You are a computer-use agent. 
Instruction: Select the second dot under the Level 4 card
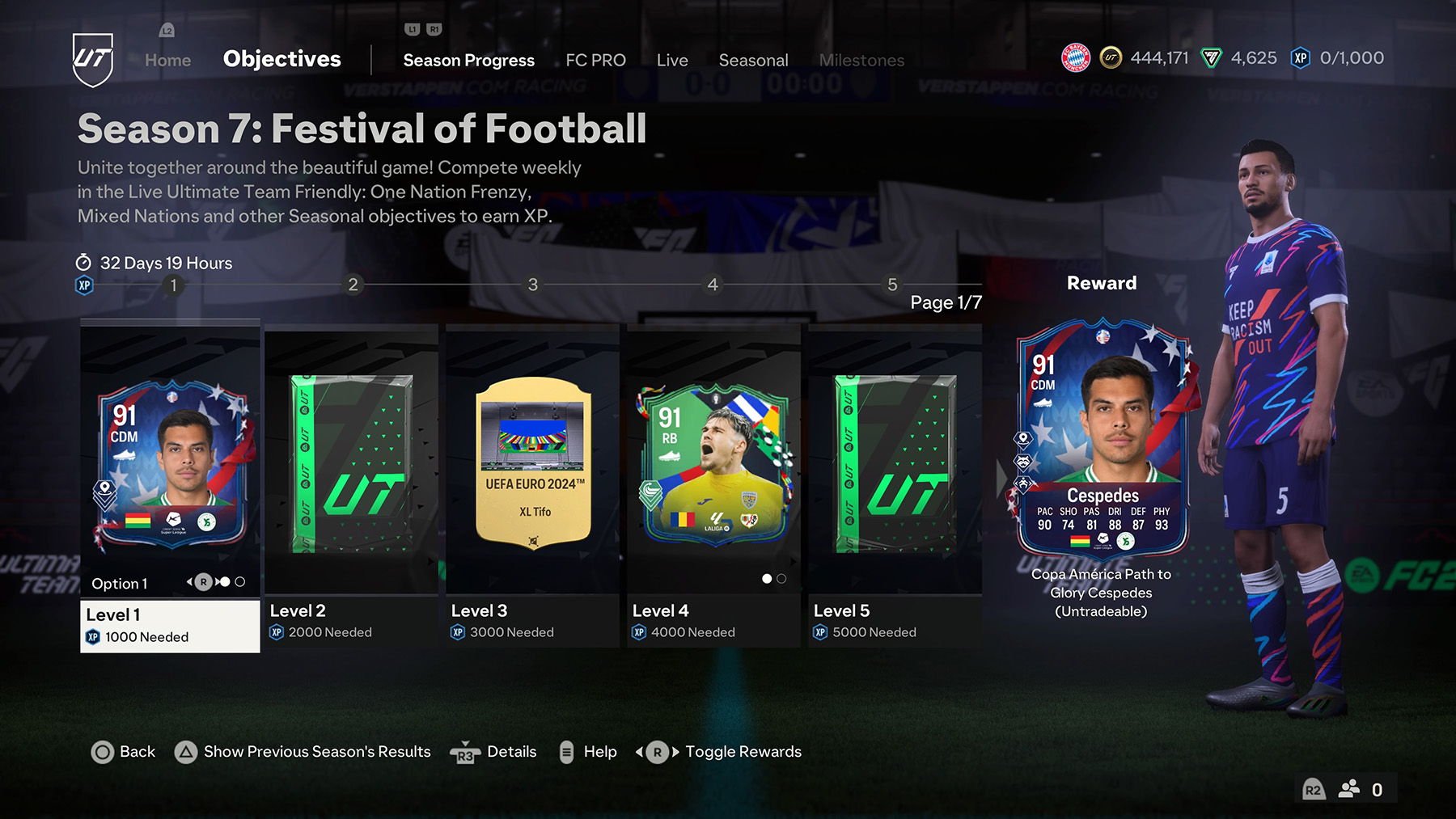pos(781,578)
